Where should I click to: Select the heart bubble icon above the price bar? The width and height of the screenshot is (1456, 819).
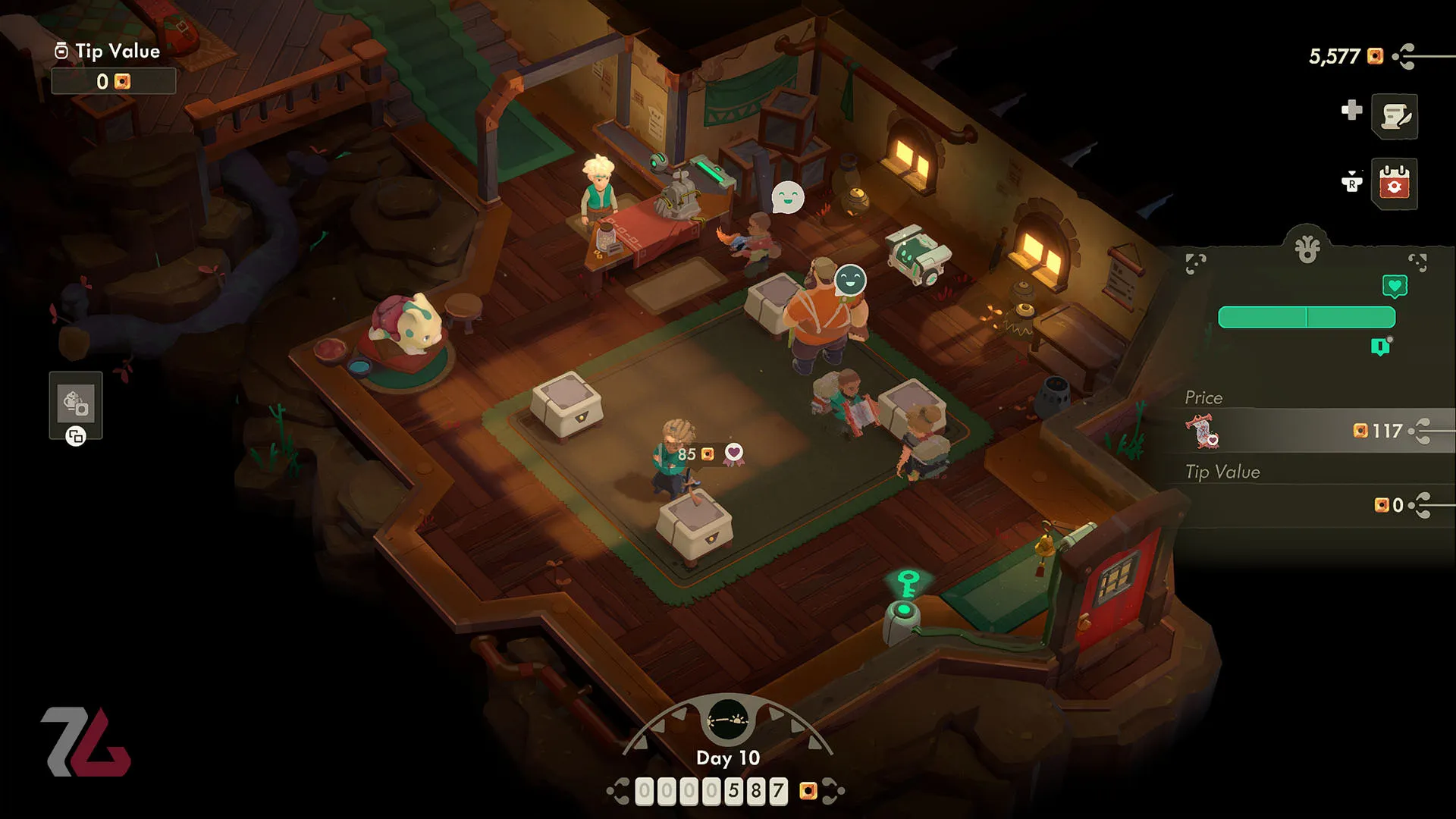pos(1395,286)
